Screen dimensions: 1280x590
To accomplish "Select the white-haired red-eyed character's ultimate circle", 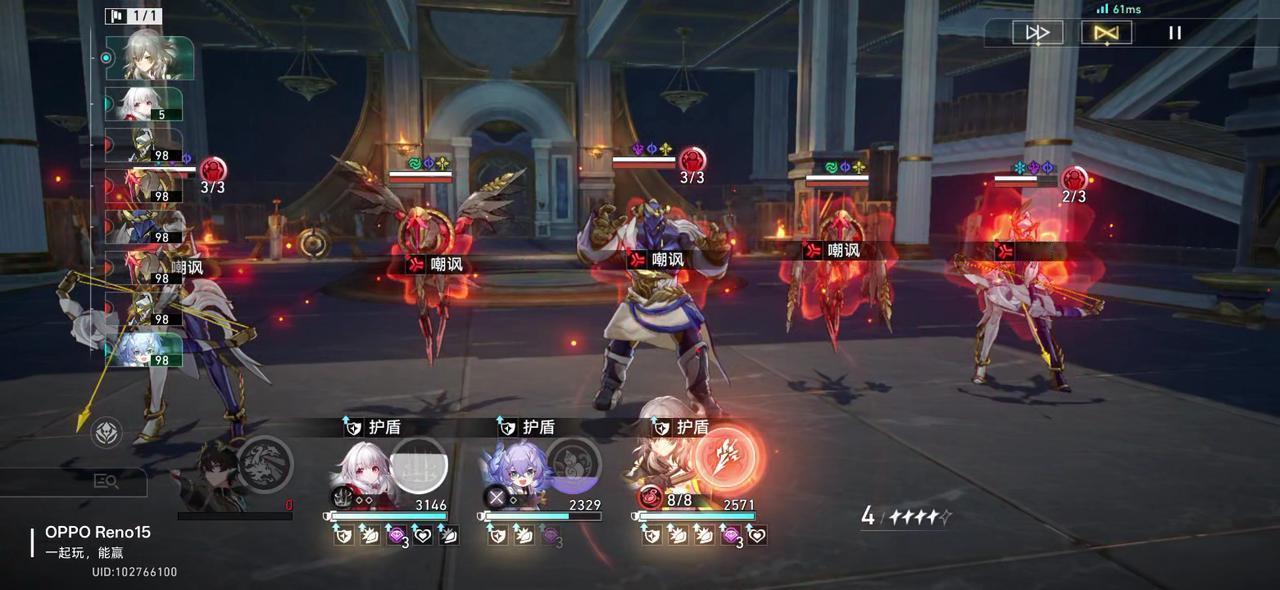I will pyautogui.click(x=418, y=465).
